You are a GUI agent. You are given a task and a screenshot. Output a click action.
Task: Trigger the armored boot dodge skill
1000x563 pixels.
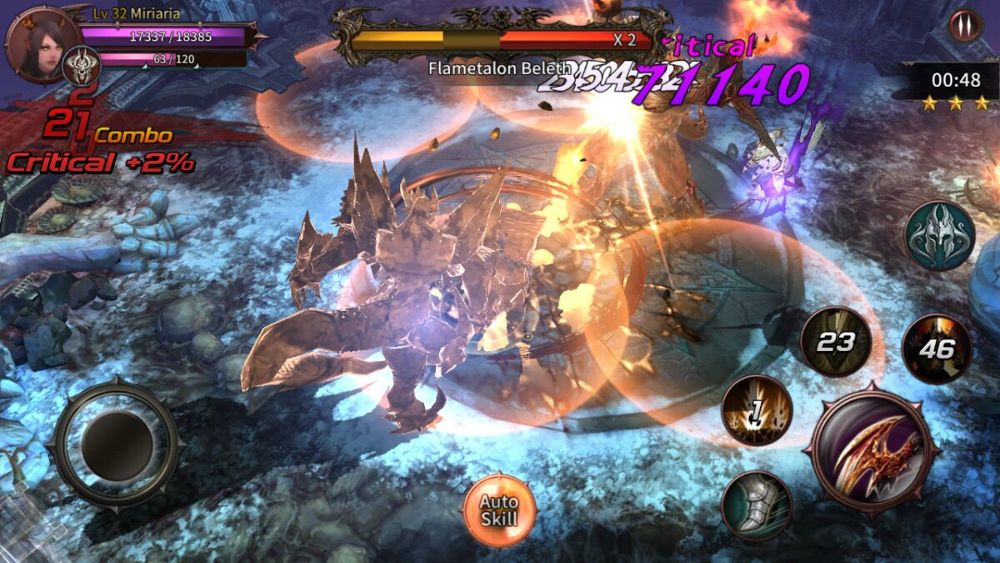[x=757, y=505]
